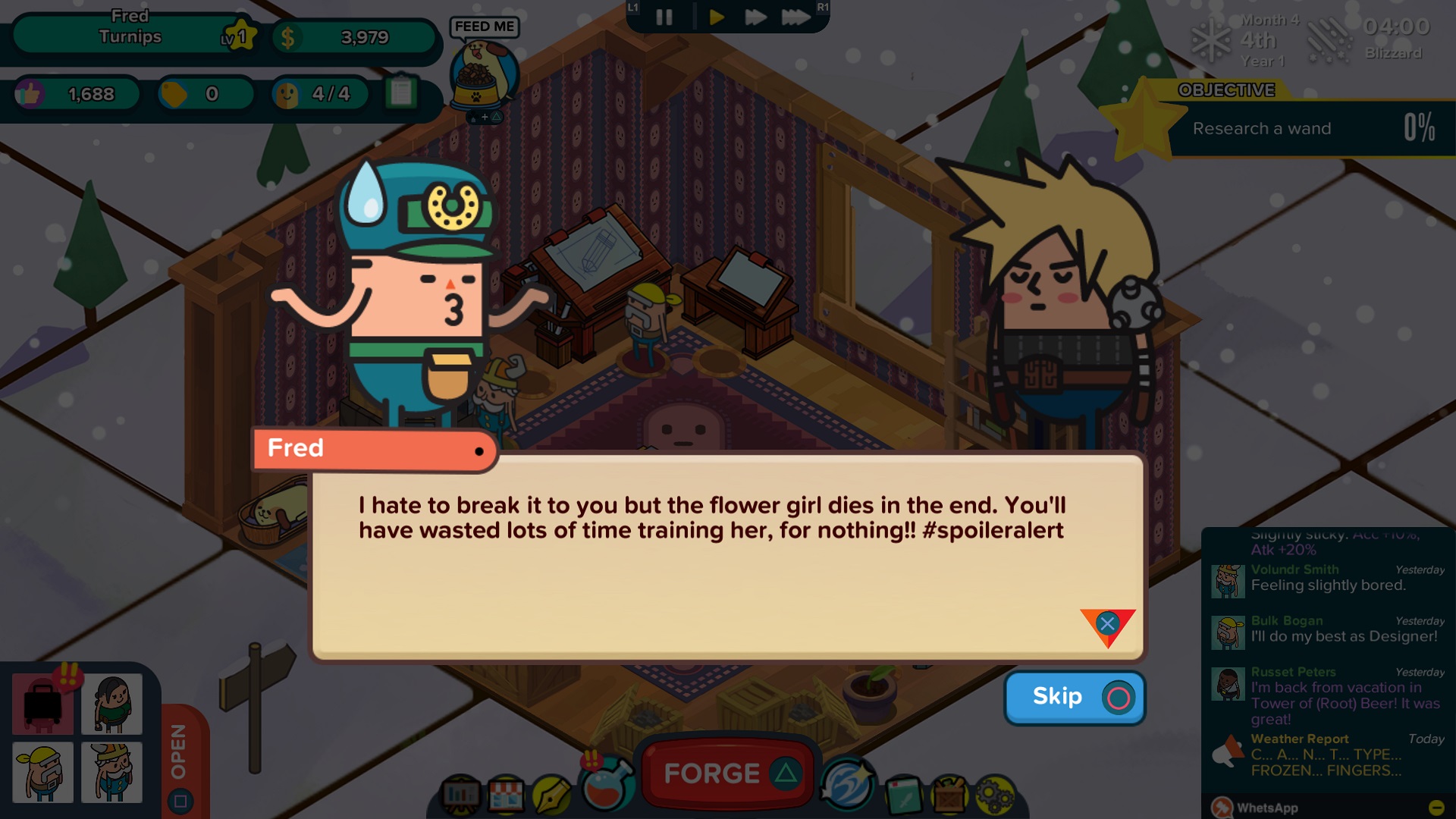This screenshot has width=1456, height=819.
Task: Skip the dialogue with Fred
Action: 1074,697
